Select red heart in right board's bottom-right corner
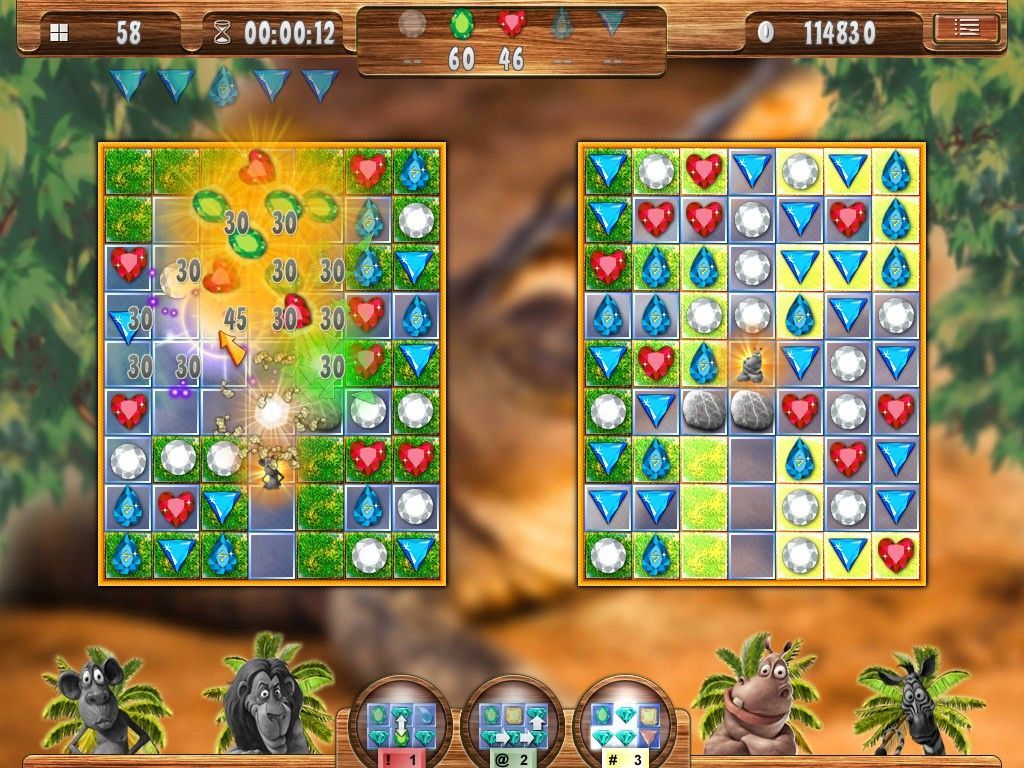Screen dimensions: 1024x768 pyautogui.click(x=896, y=554)
